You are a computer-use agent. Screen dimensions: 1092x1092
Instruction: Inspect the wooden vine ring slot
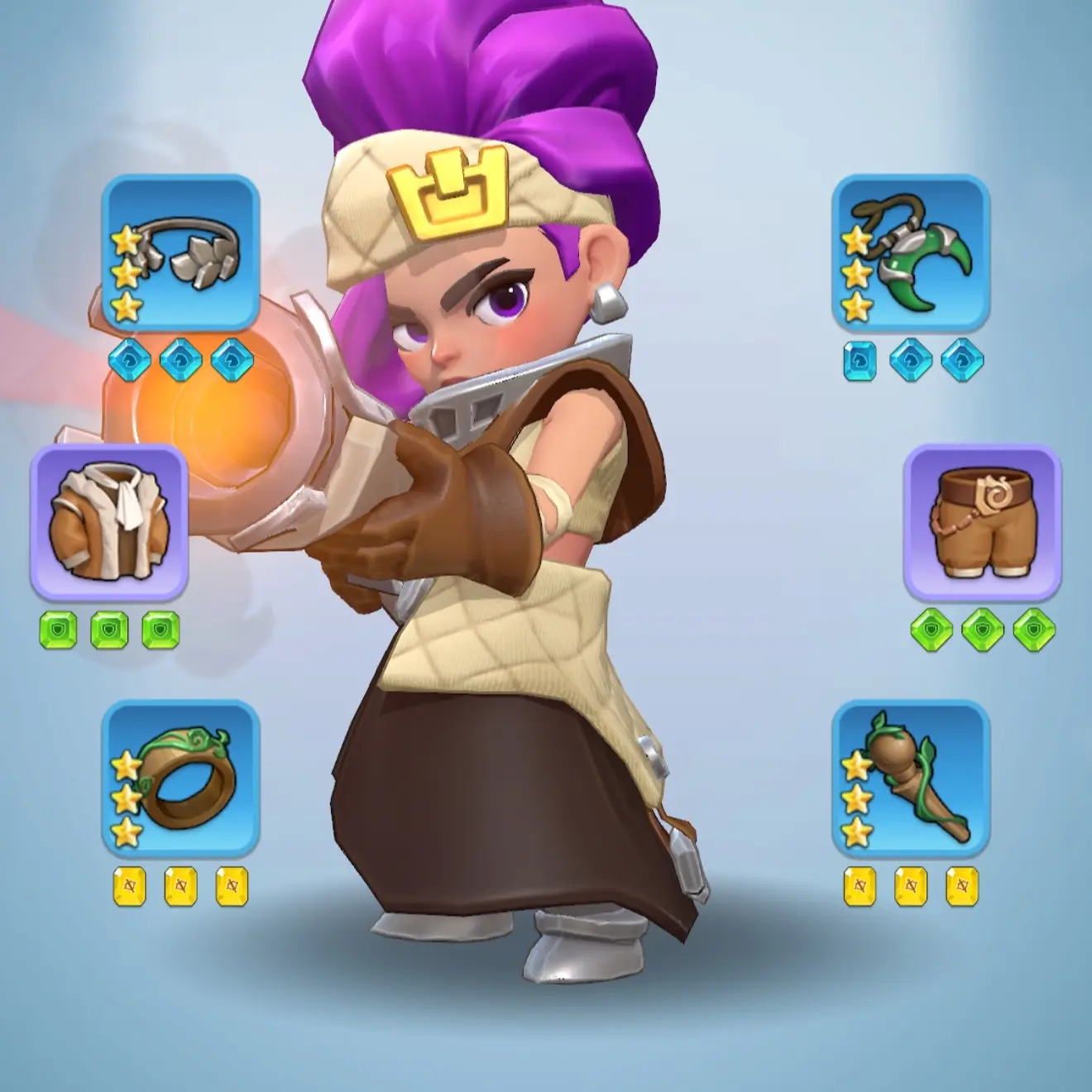tap(180, 779)
